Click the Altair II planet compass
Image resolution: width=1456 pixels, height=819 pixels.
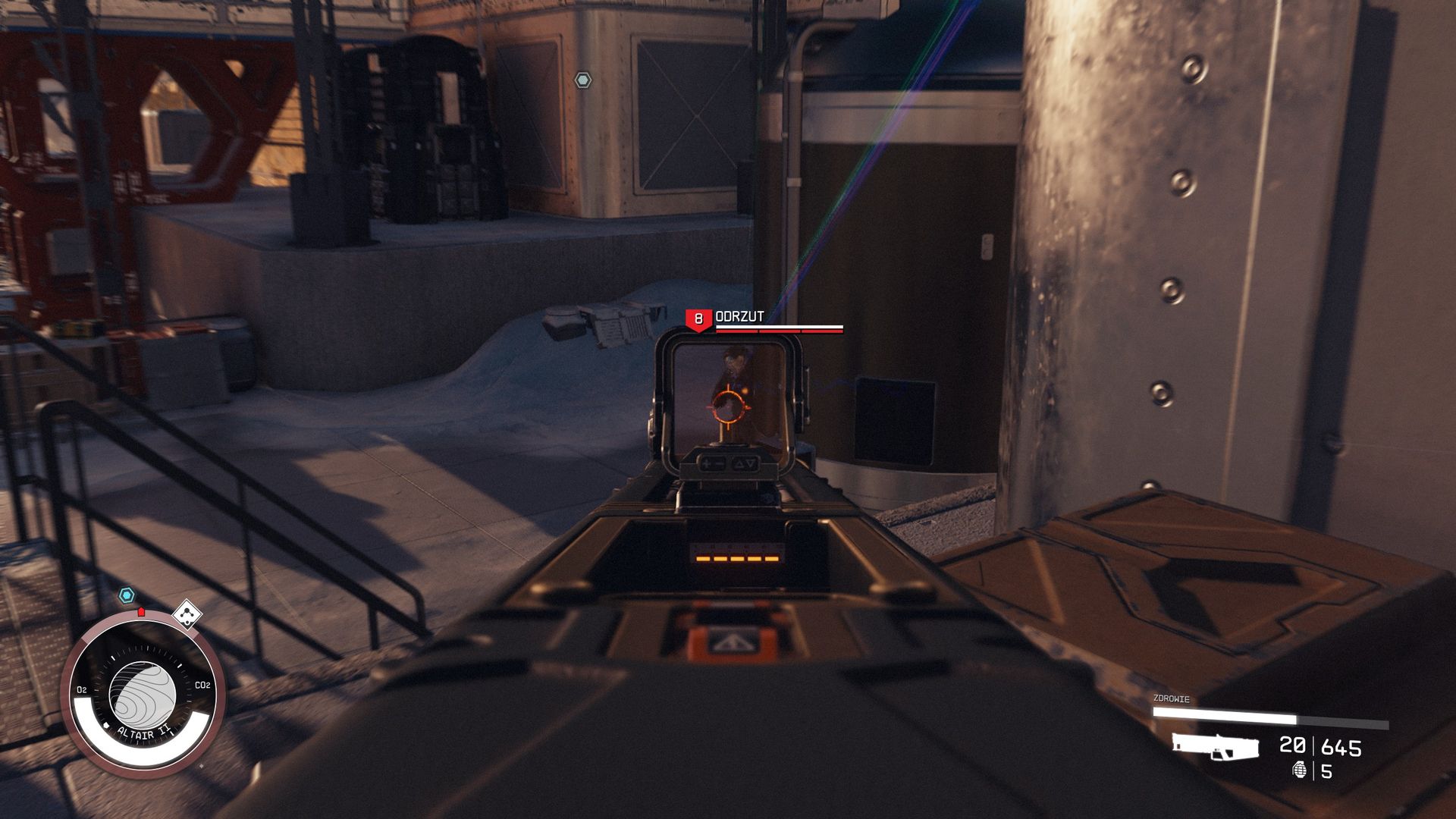143,694
